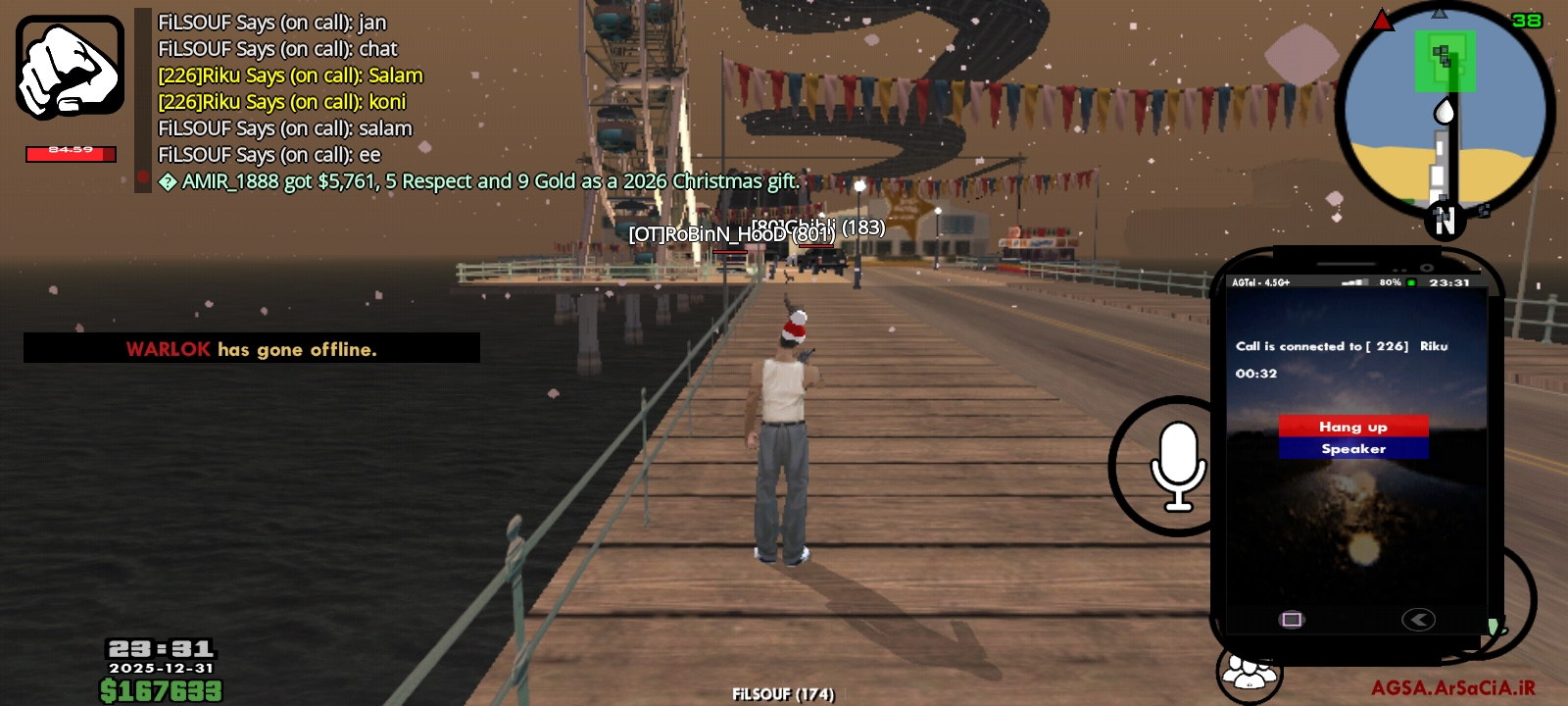This screenshot has height=706, width=1568.
Task: Hang up the call with Riku
Action: pos(1352,427)
